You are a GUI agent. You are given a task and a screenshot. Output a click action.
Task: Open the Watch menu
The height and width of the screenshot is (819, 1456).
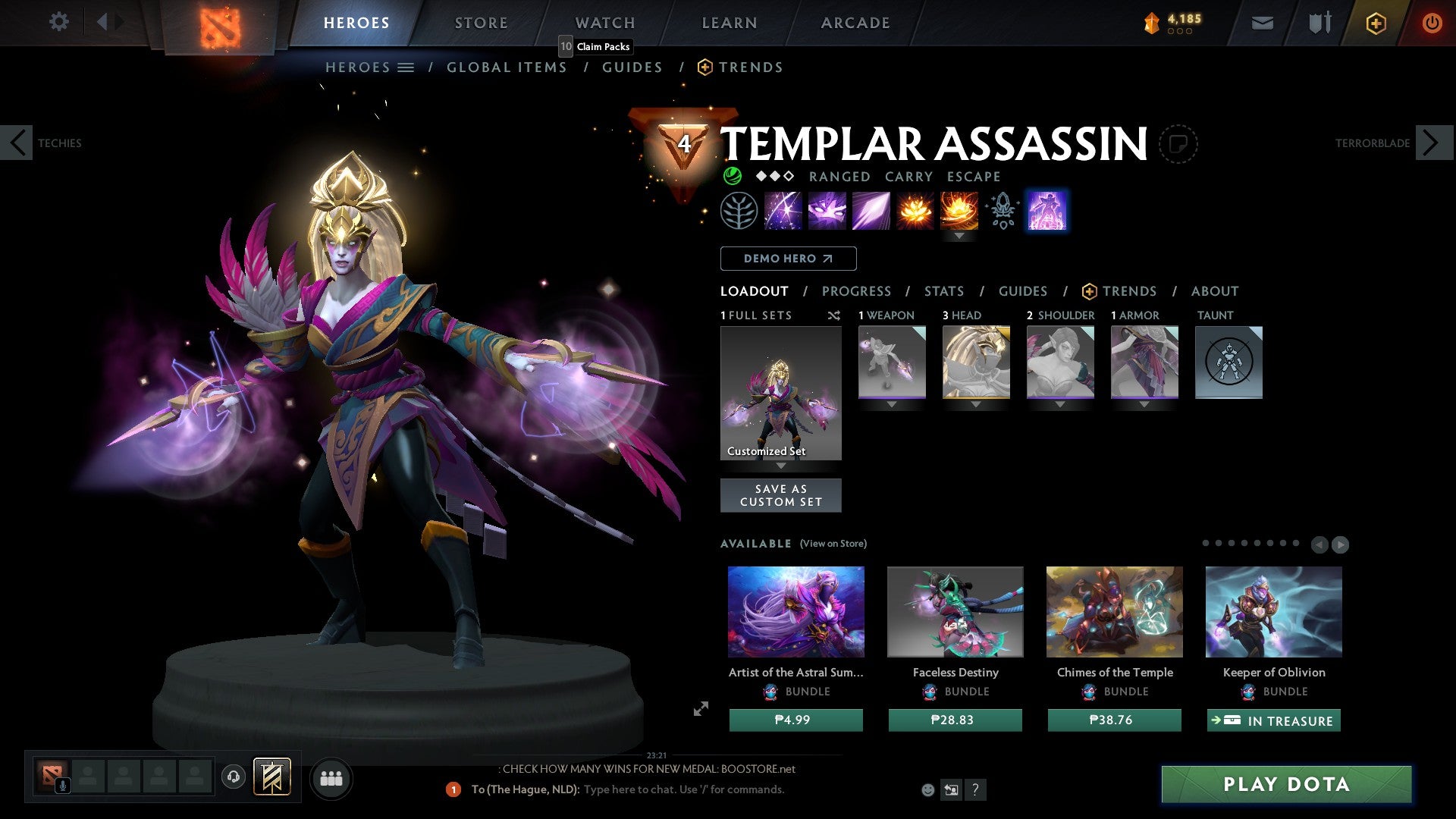coord(604,22)
